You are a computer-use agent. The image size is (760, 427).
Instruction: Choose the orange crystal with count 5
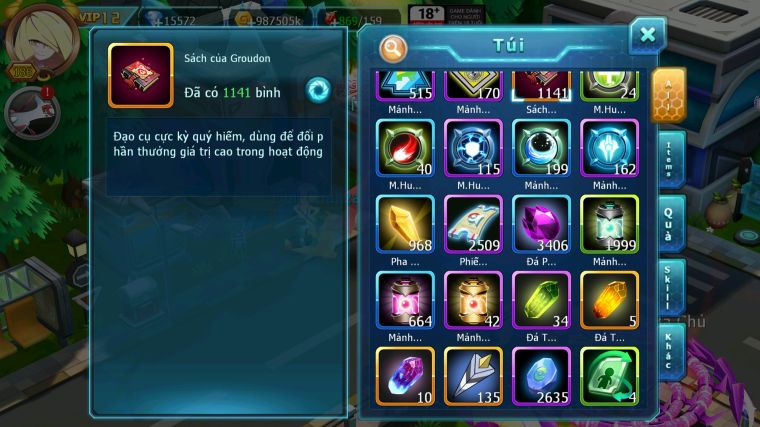609,299
